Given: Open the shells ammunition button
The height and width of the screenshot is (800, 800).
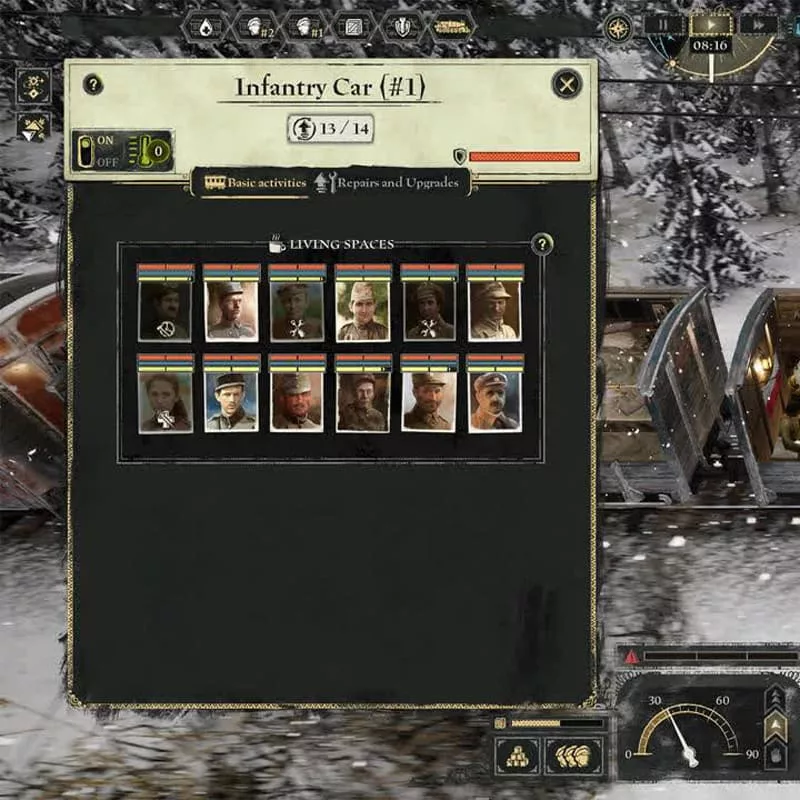Looking at the screenshot, I should click(x=574, y=756).
